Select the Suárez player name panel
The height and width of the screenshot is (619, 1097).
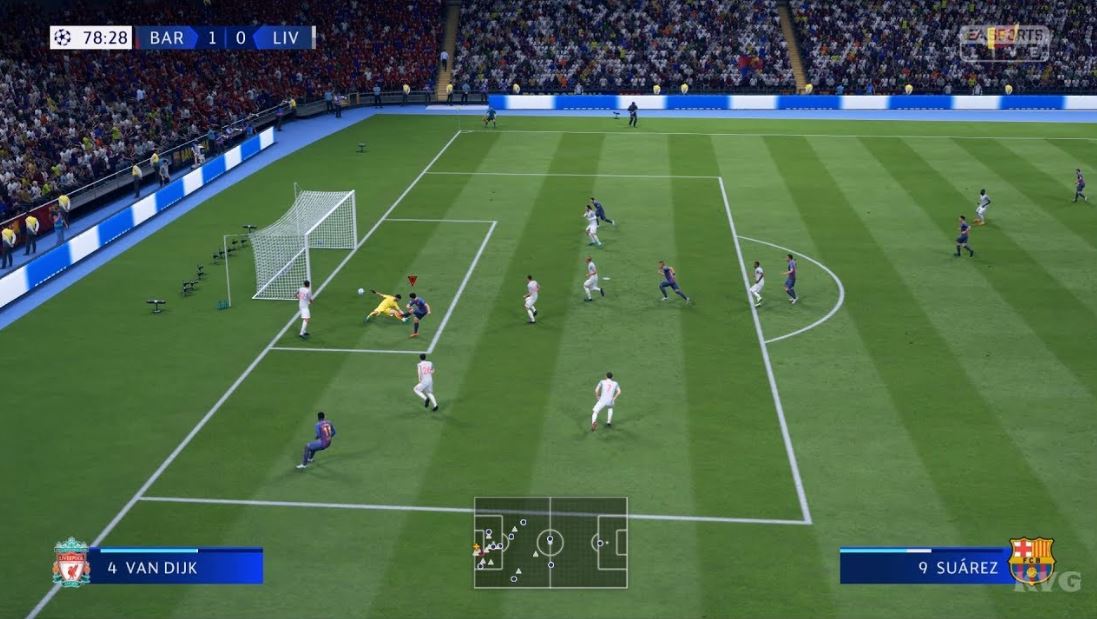(x=925, y=567)
